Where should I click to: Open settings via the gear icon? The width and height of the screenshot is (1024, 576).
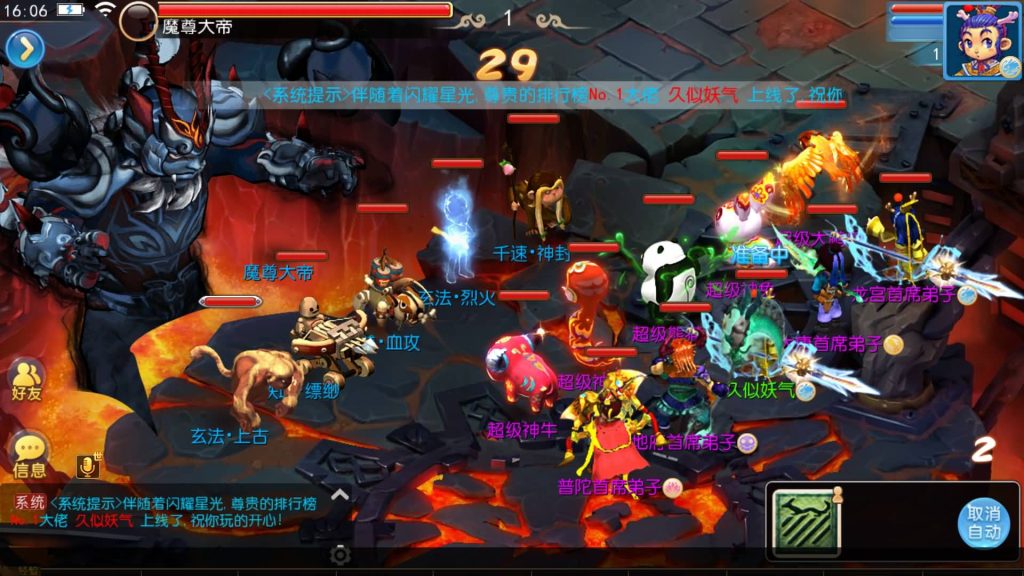point(340,555)
